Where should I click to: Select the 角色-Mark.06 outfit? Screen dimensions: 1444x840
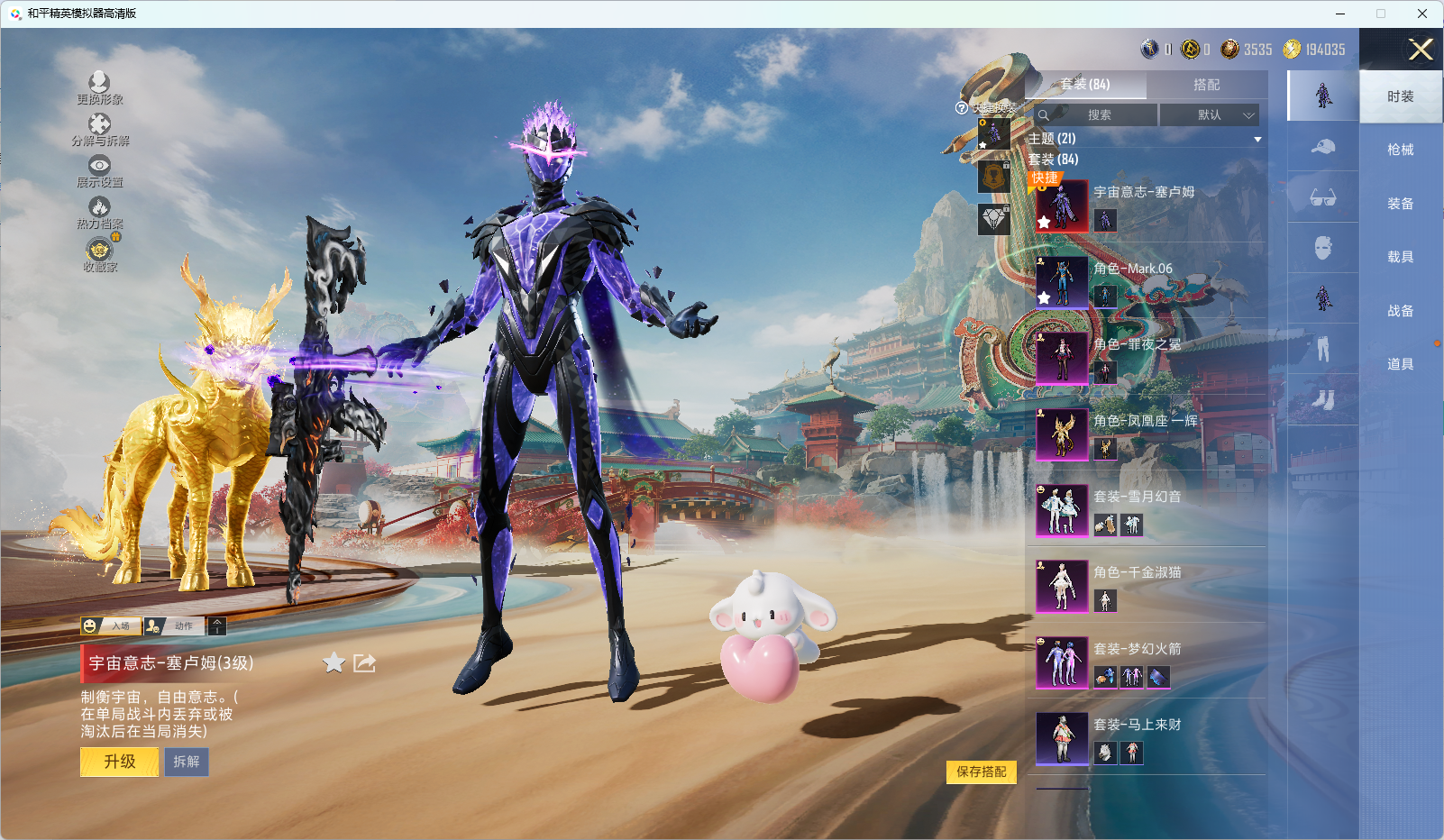click(x=1062, y=282)
